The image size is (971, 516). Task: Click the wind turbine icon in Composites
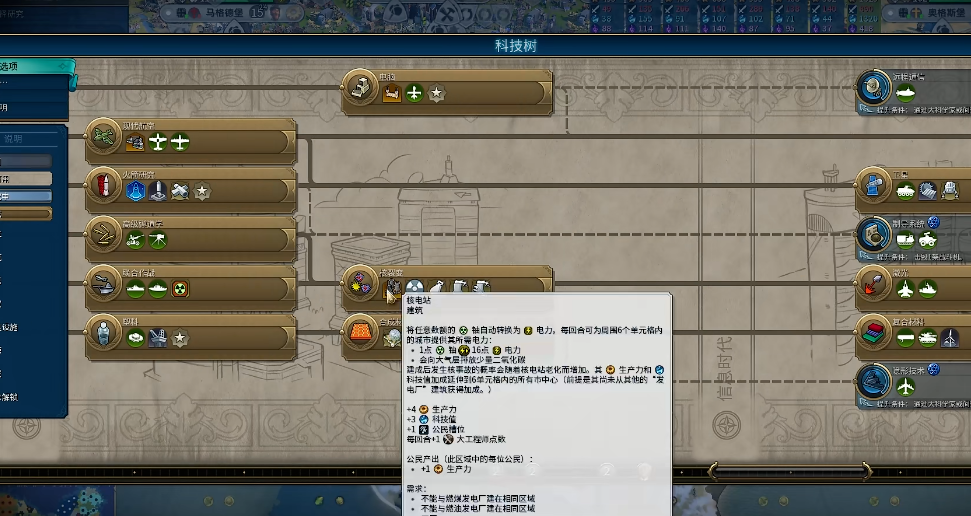(951, 338)
